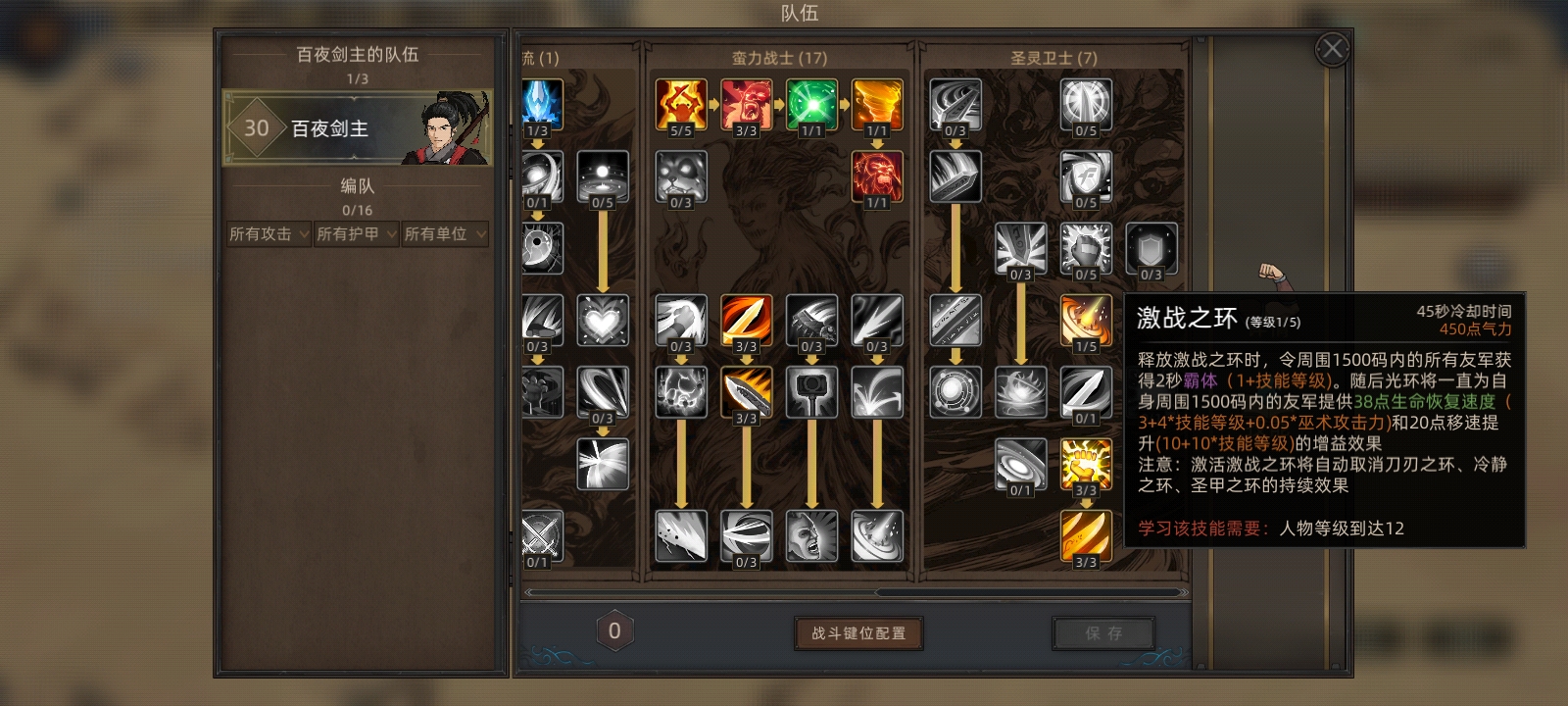The image size is (1568, 706).
Task: Open the 所有攻击 filter dropdown
Action: point(267,234)
